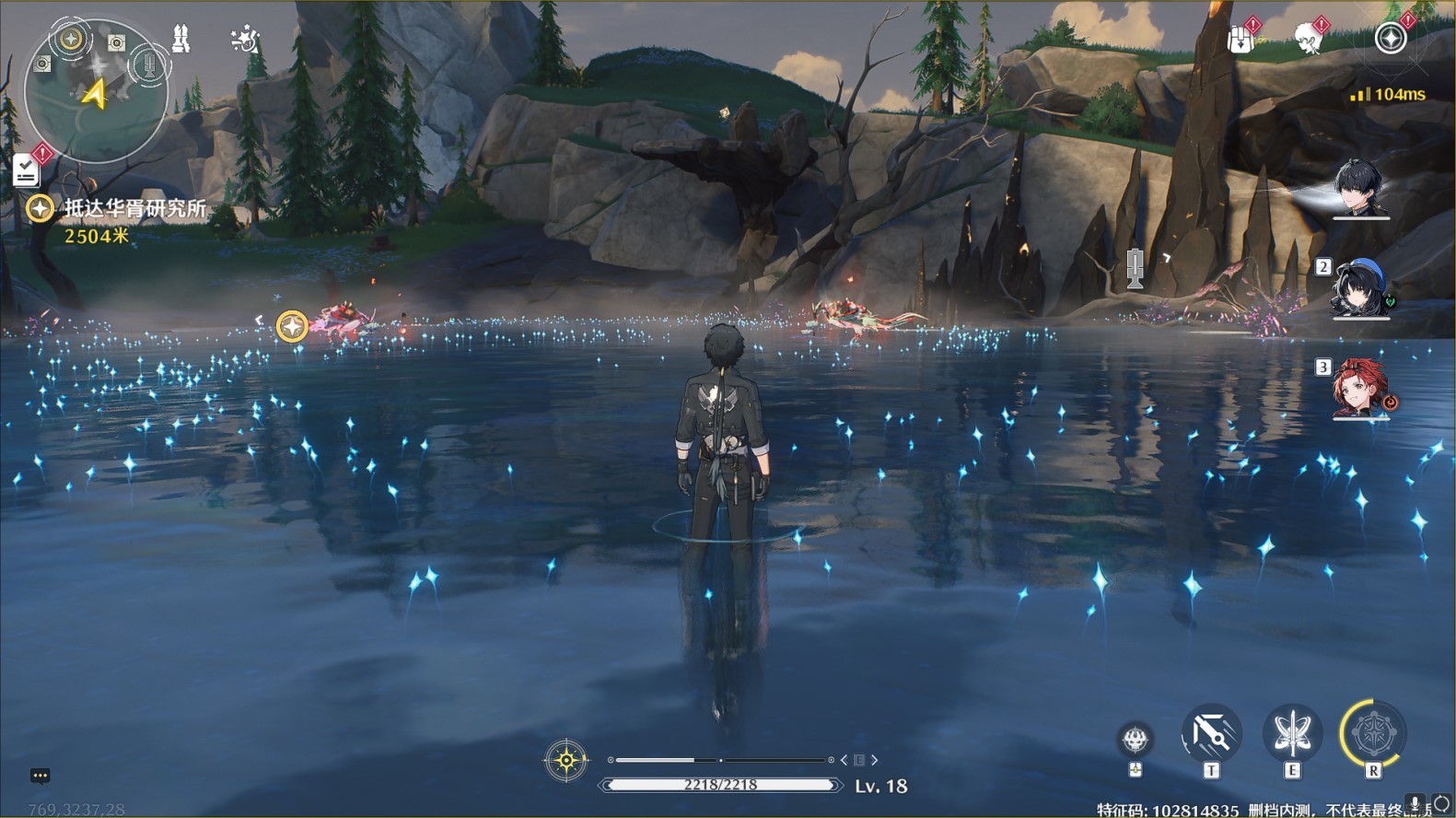Open the quest log checklist icon

pyautogui.click(x=26, y=169)
